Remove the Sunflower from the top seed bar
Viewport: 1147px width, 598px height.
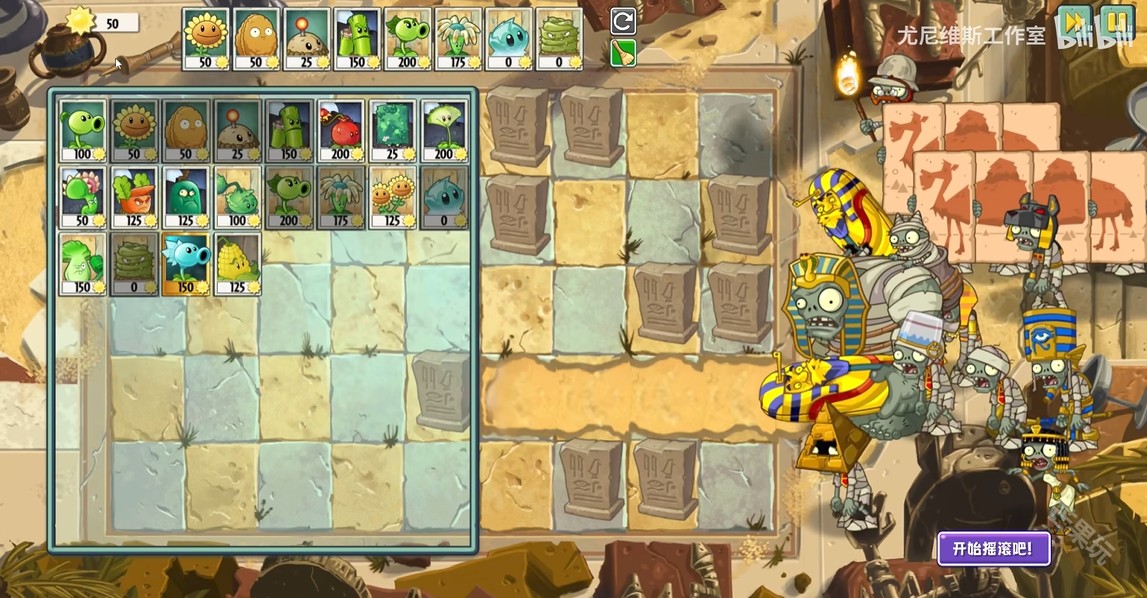[207, 39]
